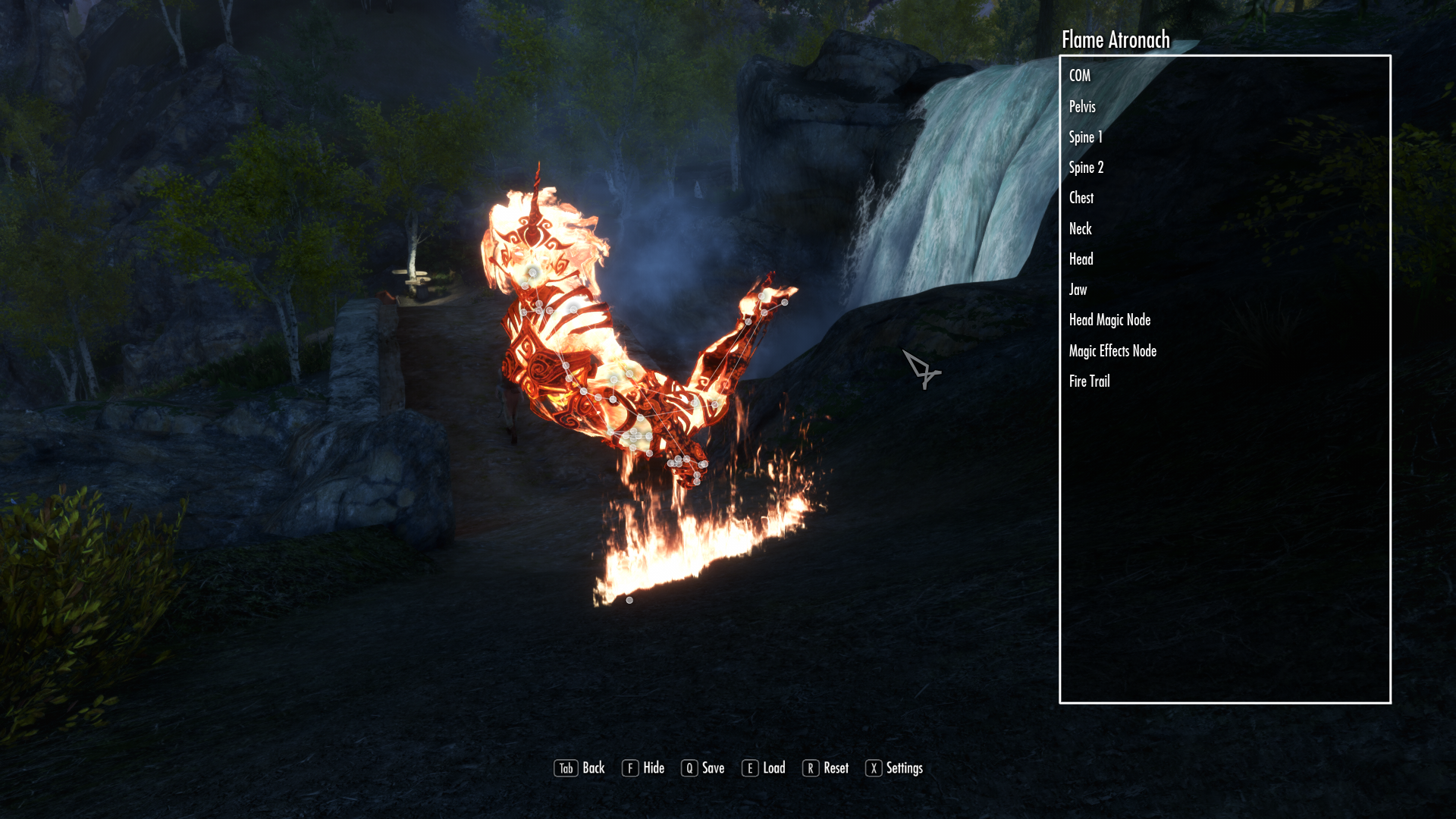Pick the Head Magic Node entry

(1109, 320)
